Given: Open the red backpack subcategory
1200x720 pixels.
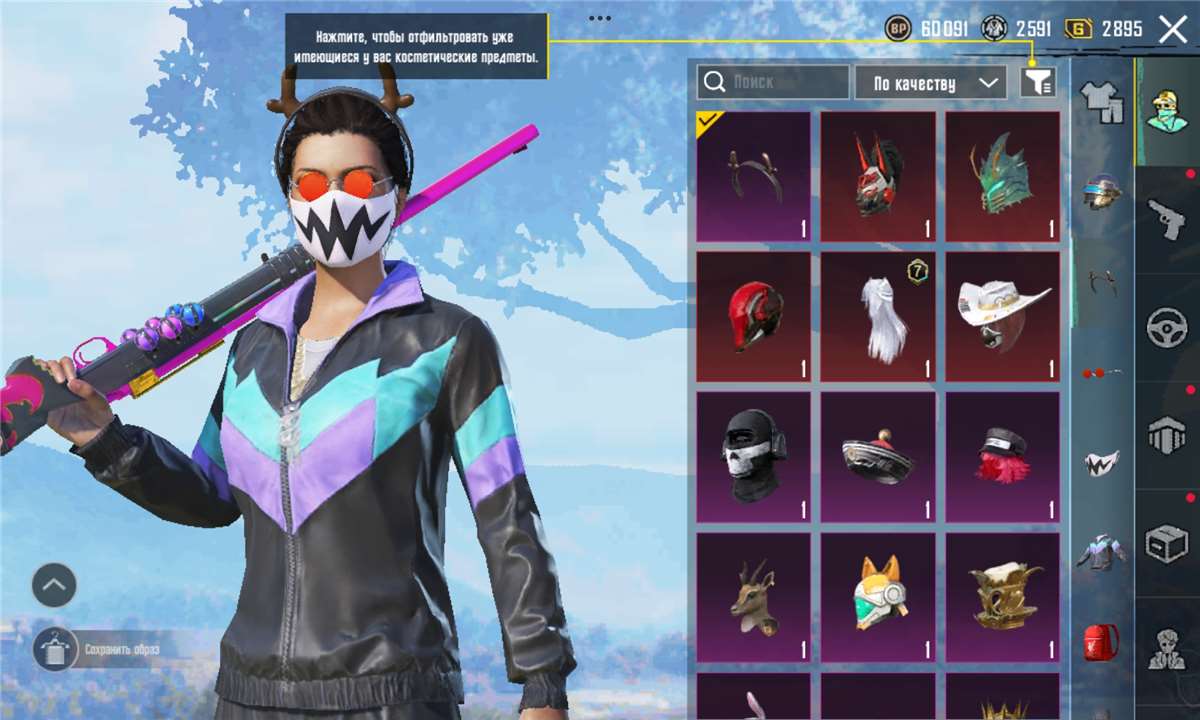Looking at the screenshot, I should coord(1101,641).
